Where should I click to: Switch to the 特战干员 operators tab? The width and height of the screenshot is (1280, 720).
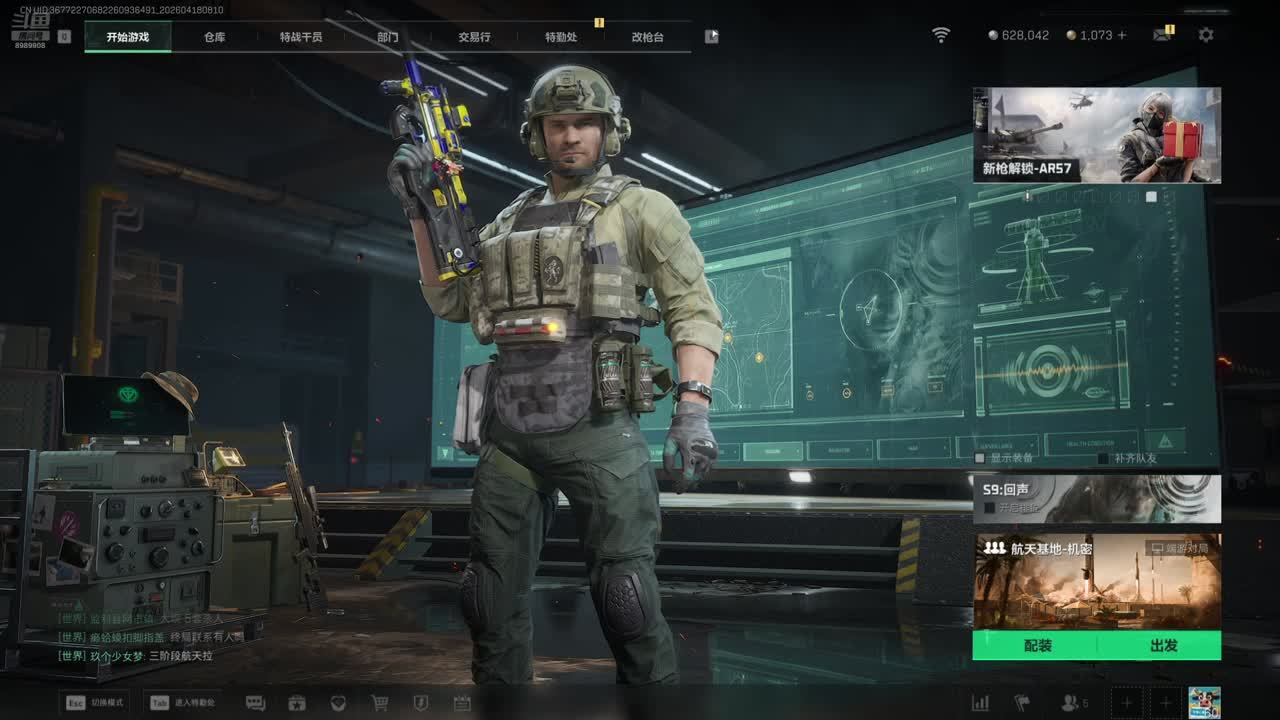click(301, 37)
